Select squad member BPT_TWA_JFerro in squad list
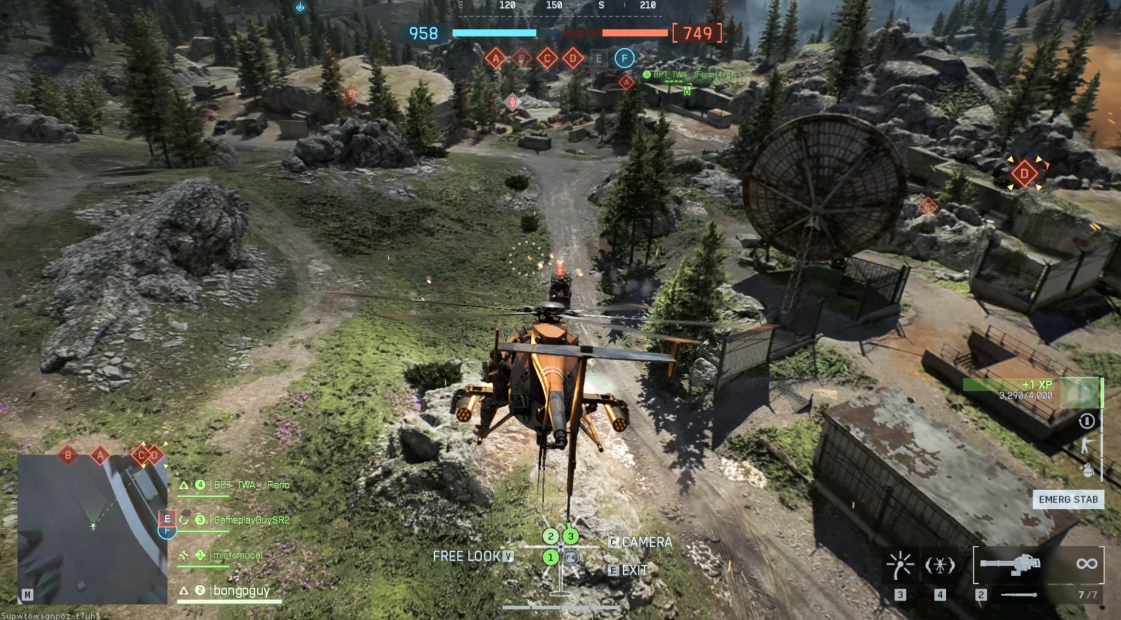1121x620 pixels. click(235, 485)
